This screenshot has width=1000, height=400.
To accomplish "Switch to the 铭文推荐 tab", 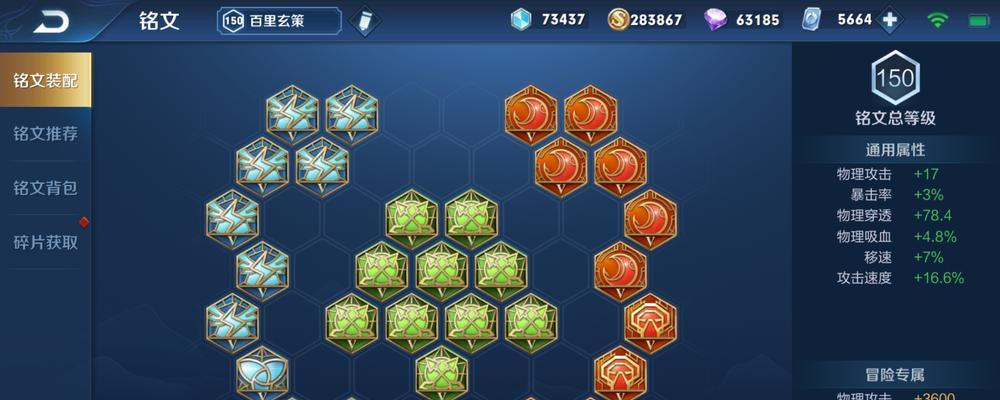I will coord(45,134).
